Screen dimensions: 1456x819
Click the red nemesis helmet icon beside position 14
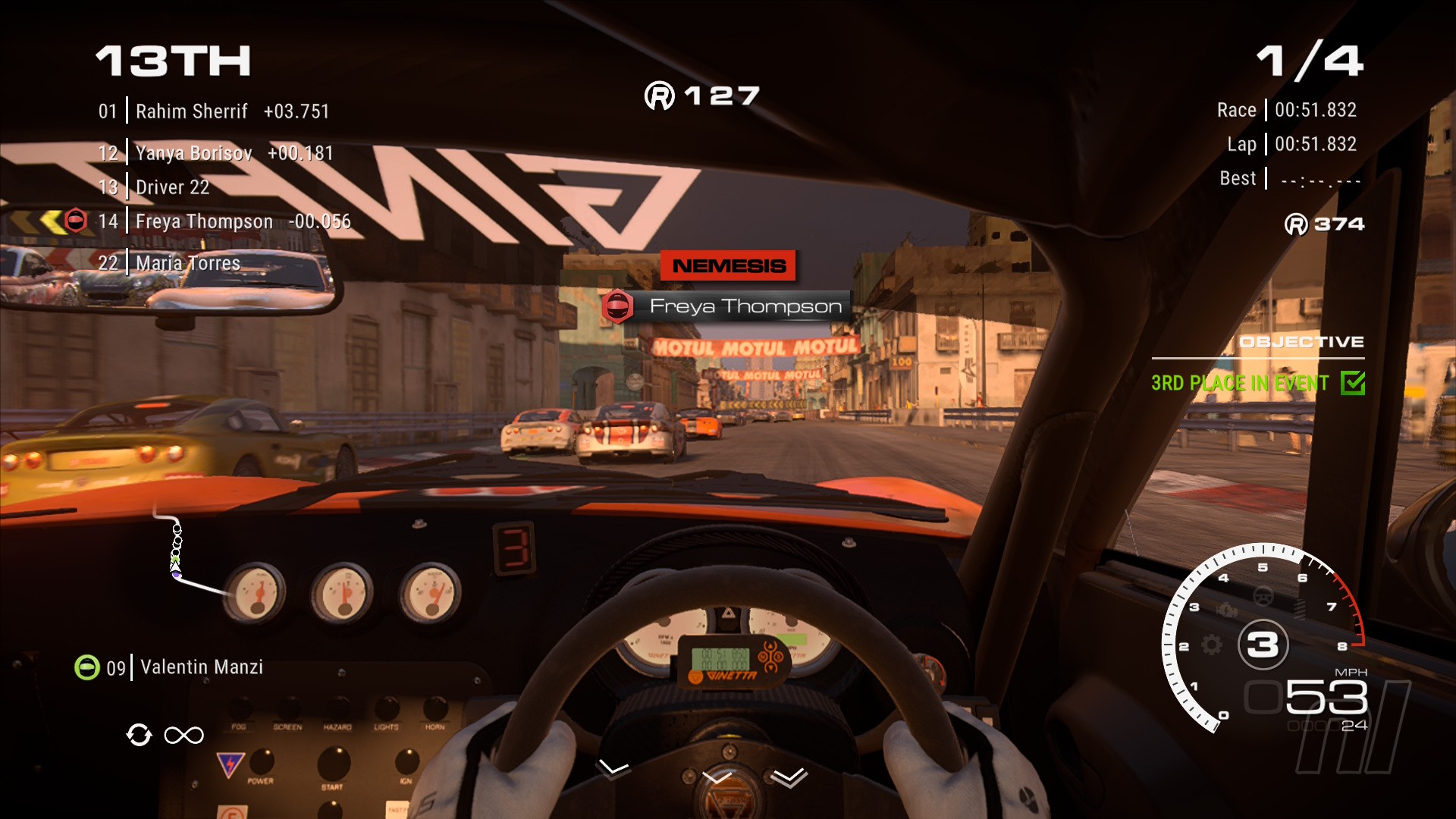pyautogui.click(x=76, y=221)
